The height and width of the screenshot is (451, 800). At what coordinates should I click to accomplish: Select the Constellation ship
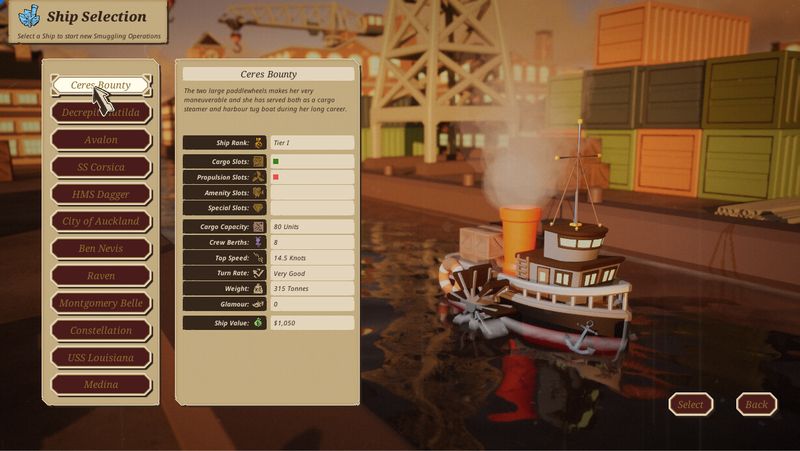point(101,330)
